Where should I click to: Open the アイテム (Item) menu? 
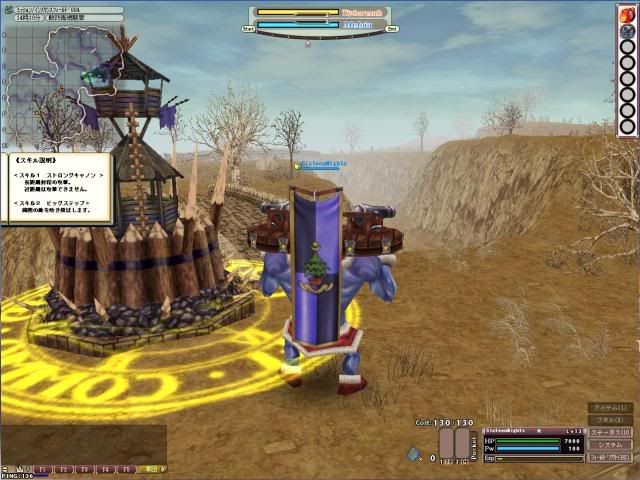point(610,408)
